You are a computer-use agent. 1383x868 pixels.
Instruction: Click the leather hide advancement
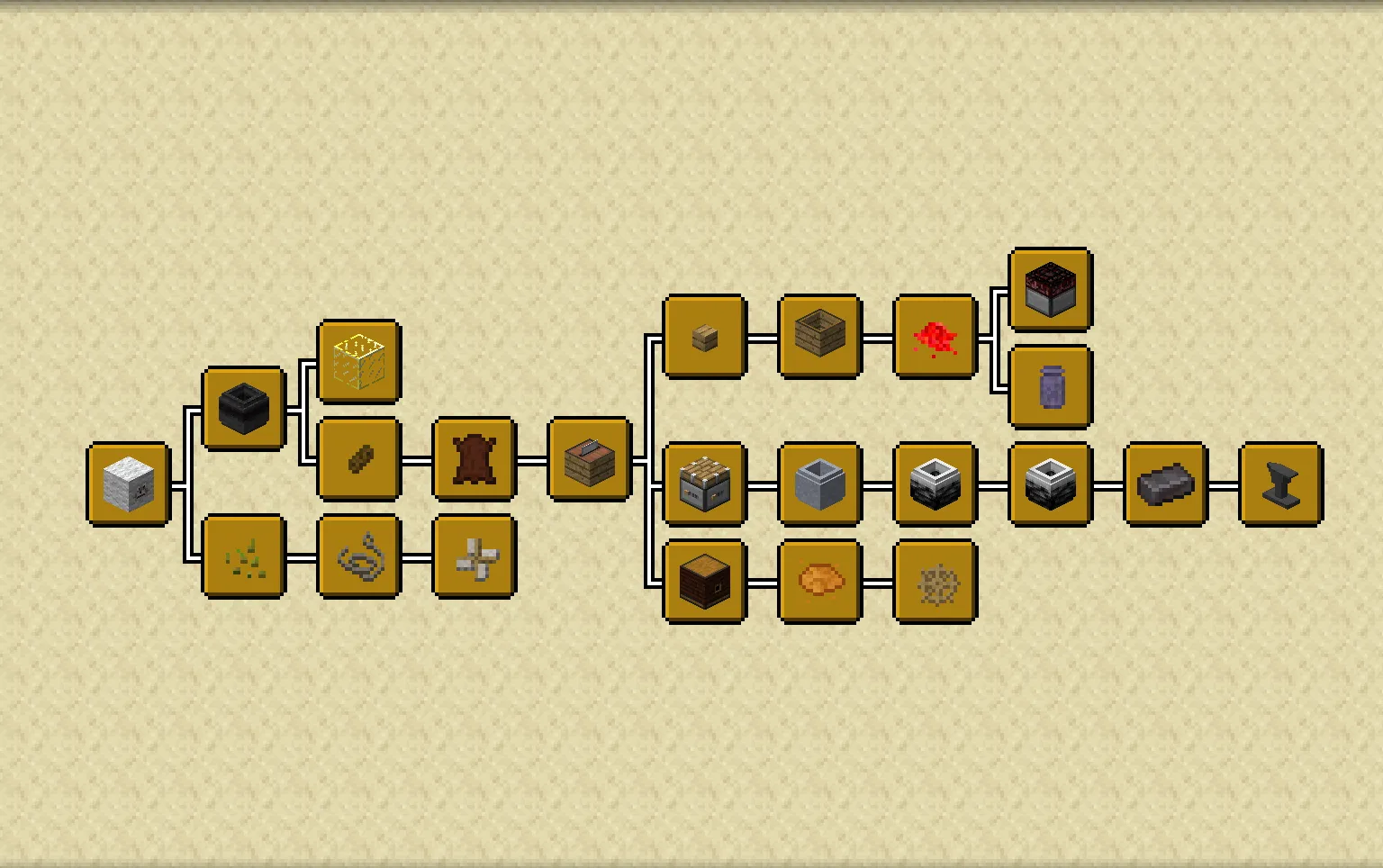pyautogui.click(x=474, y=461)
